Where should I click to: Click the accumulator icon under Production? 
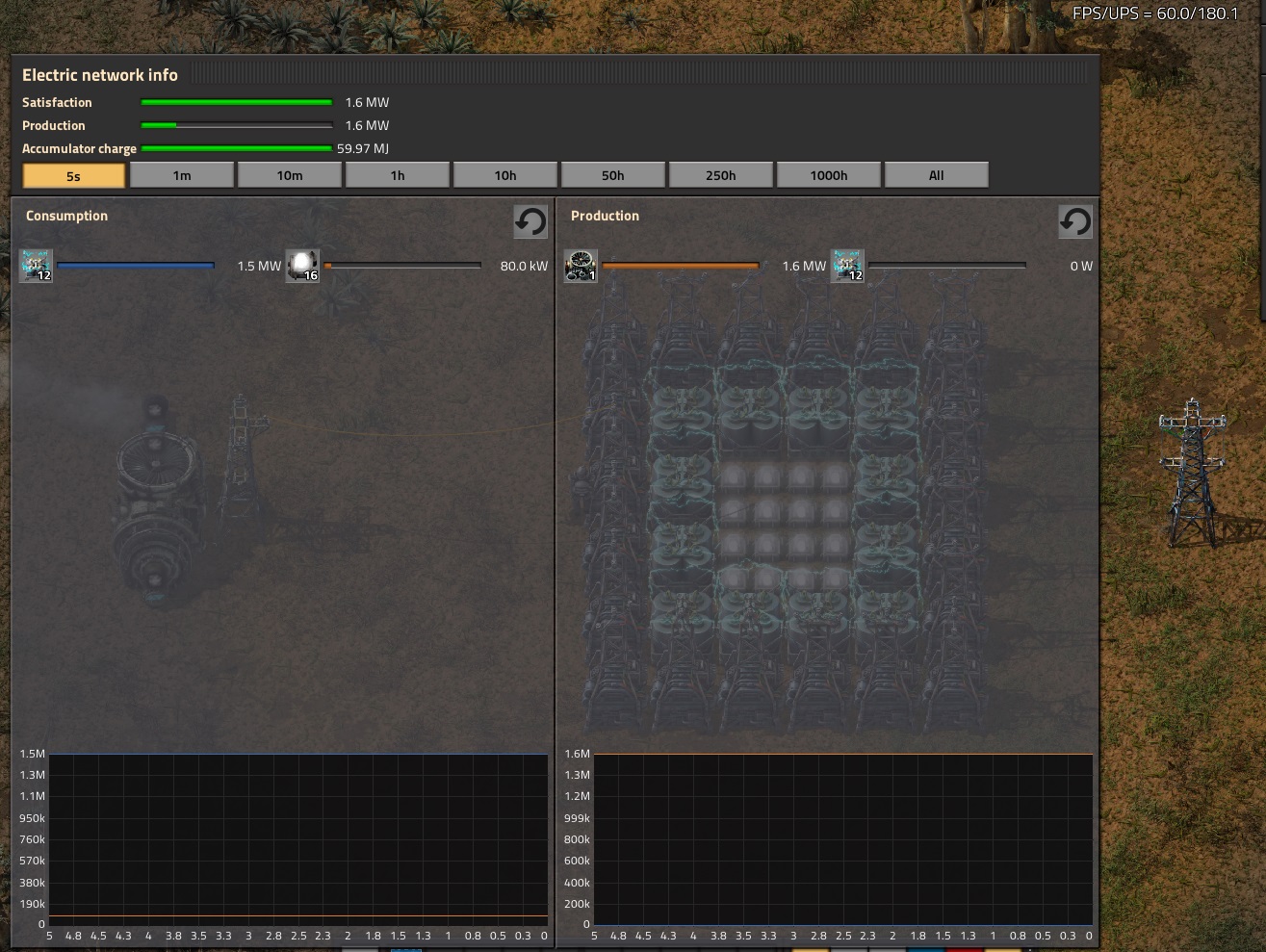[847, 266]
